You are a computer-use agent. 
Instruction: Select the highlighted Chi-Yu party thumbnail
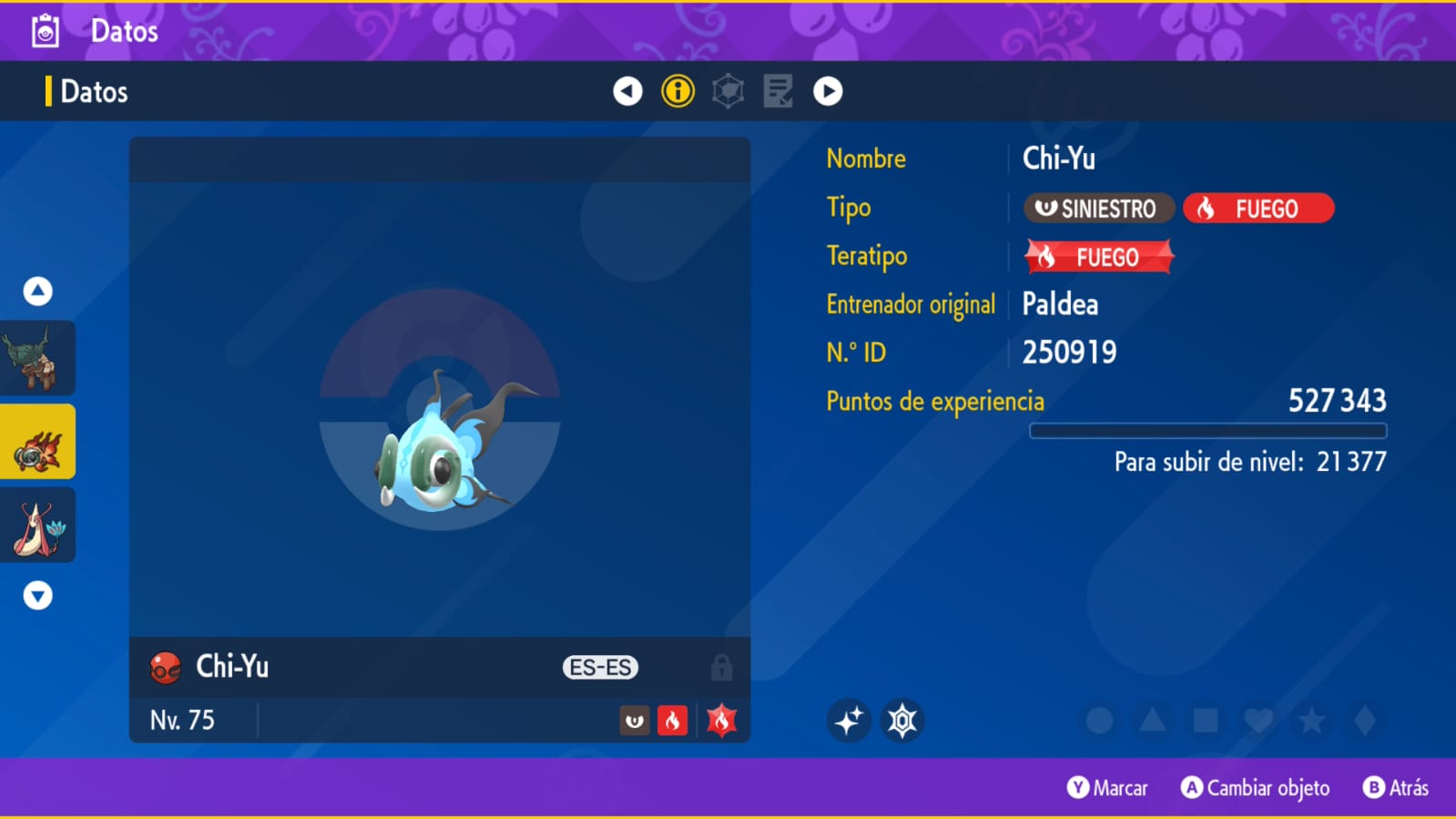point(37,442)
